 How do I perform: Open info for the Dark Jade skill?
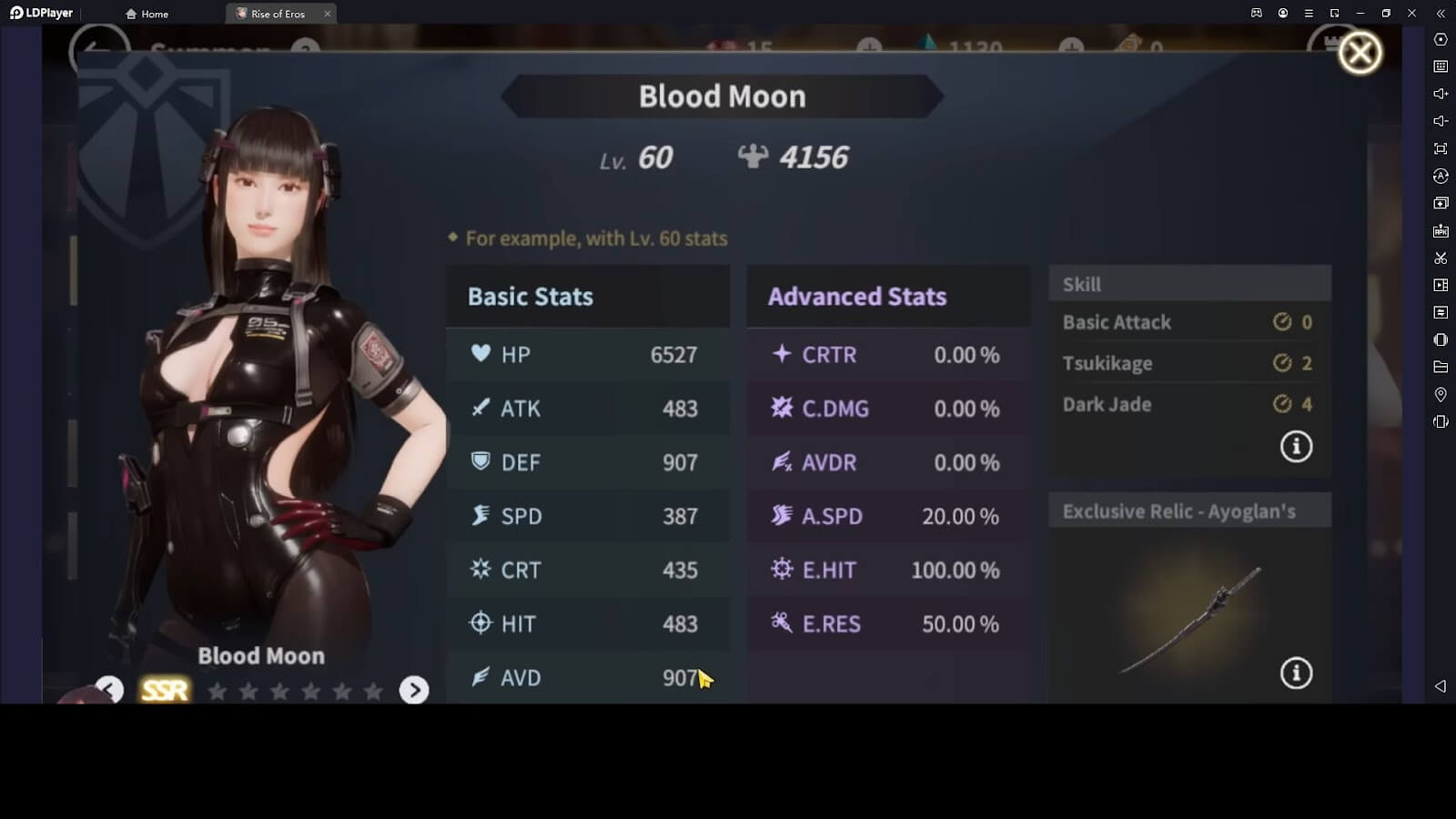[1295, 447]
